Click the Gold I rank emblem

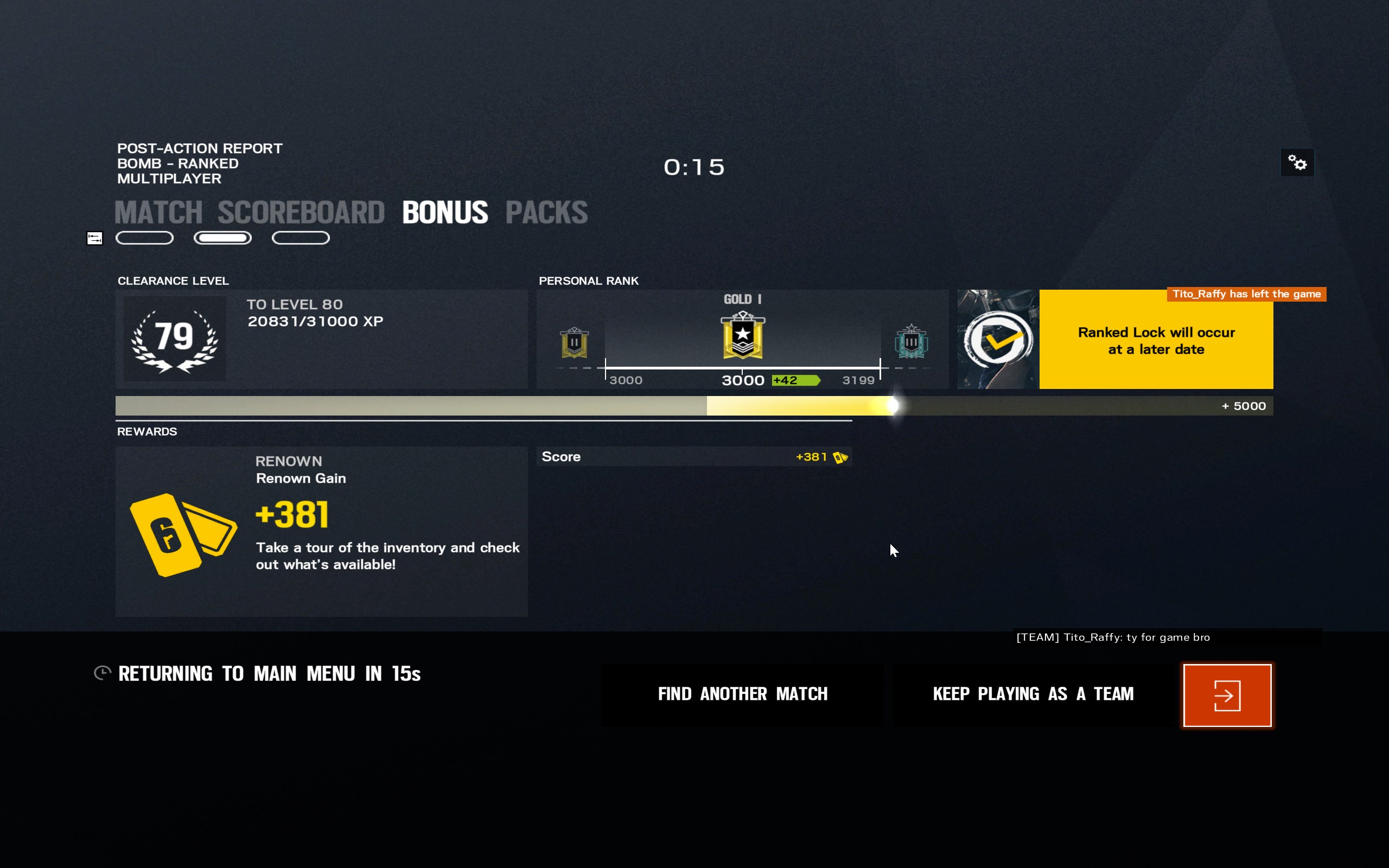(742, 336)
